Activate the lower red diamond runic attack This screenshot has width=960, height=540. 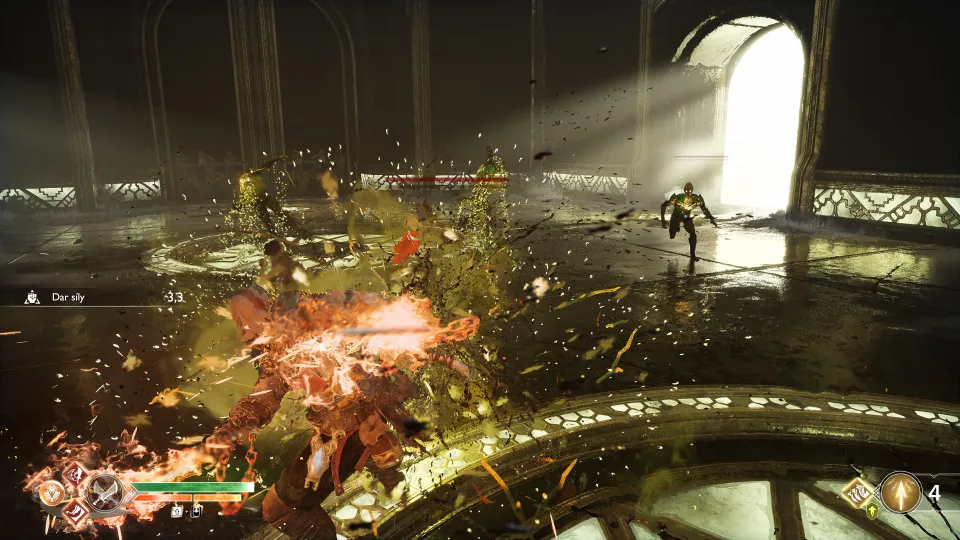coord(76,513)
